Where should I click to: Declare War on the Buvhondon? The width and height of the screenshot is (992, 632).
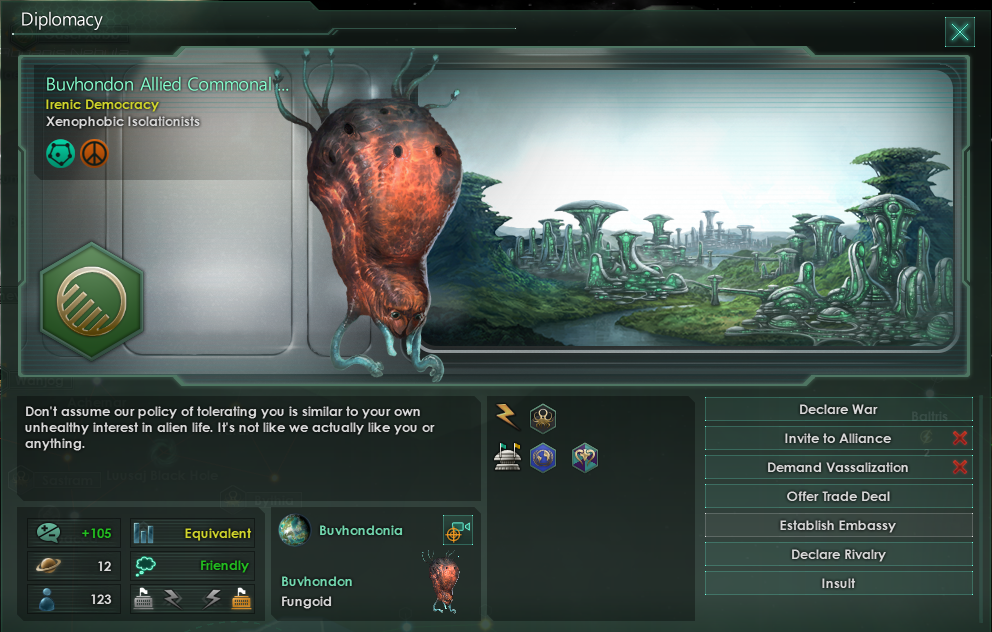click(x=838, y=410)
